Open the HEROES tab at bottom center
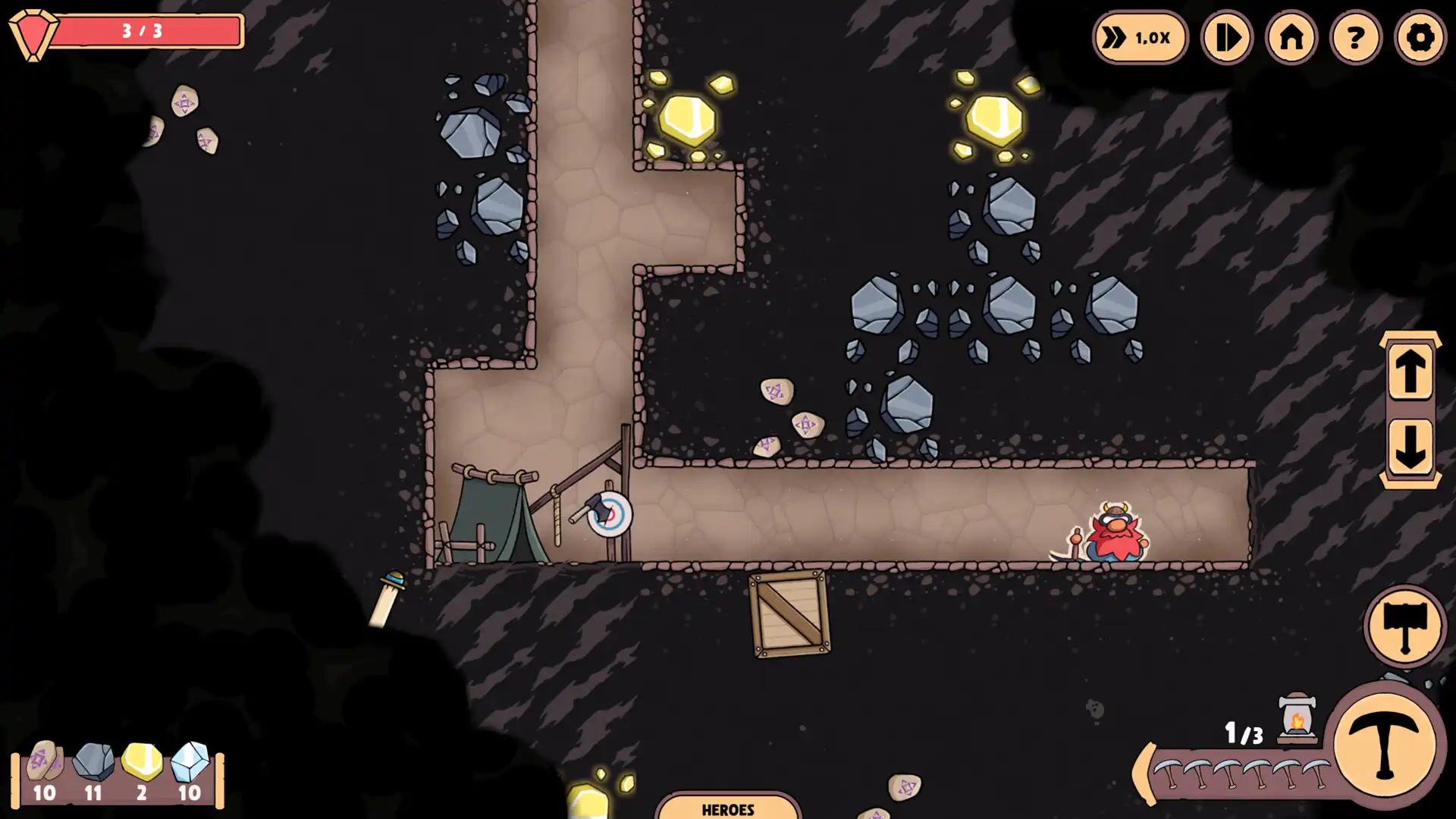The width and height of the screenshot is (1456, 819). [x=728, y=808]
